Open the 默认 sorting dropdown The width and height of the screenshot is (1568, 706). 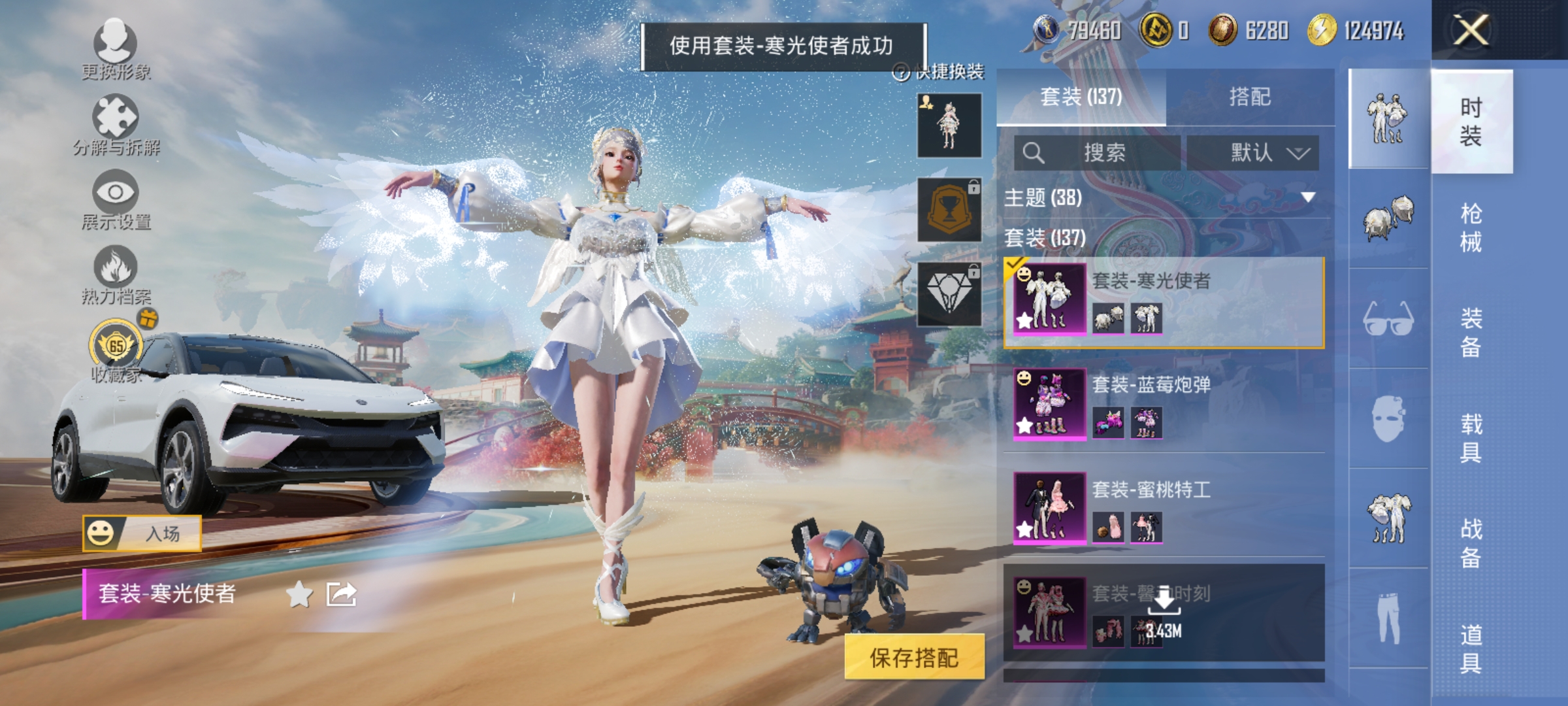1253,152
